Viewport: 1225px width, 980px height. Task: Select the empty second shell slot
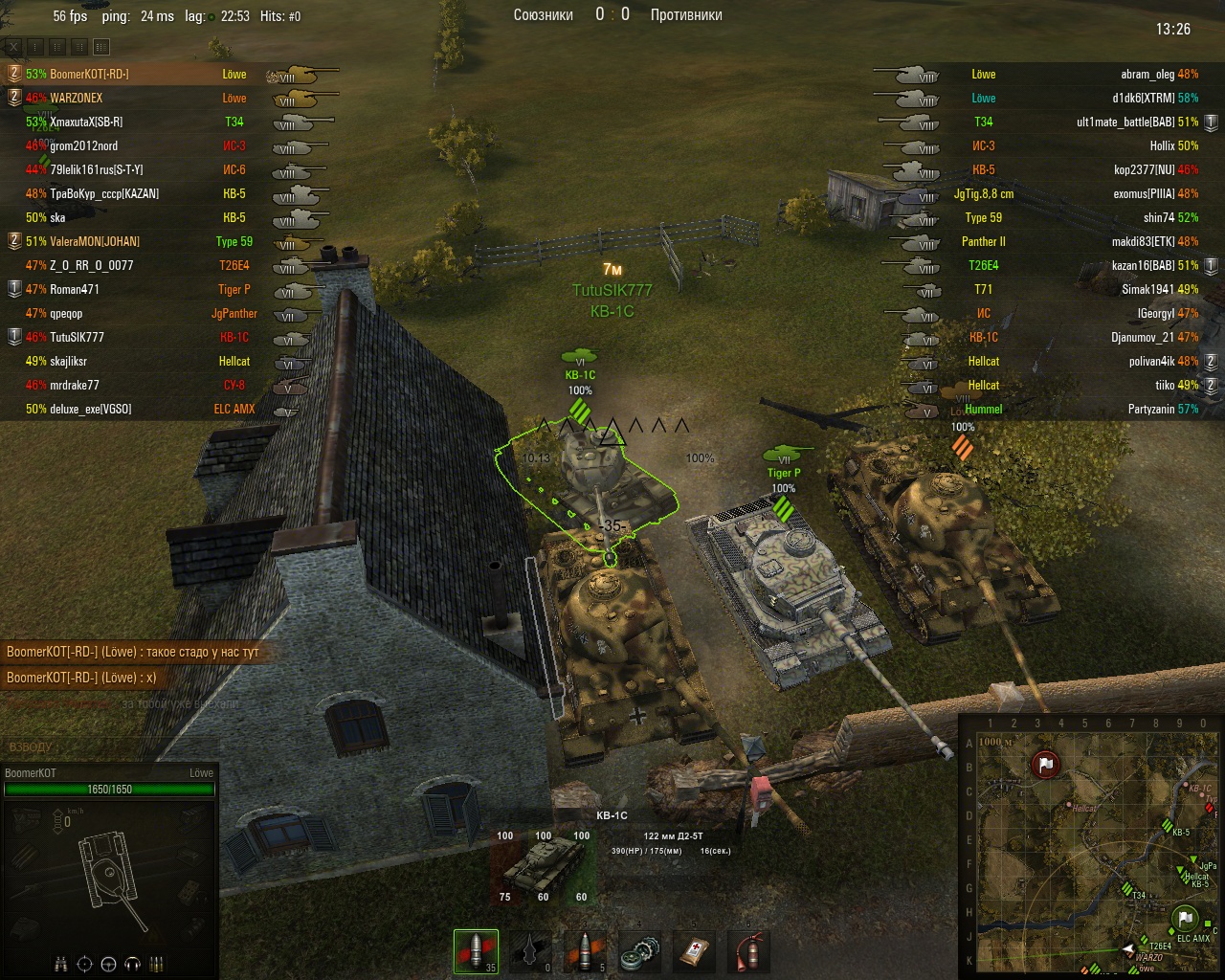pos(530,951)
